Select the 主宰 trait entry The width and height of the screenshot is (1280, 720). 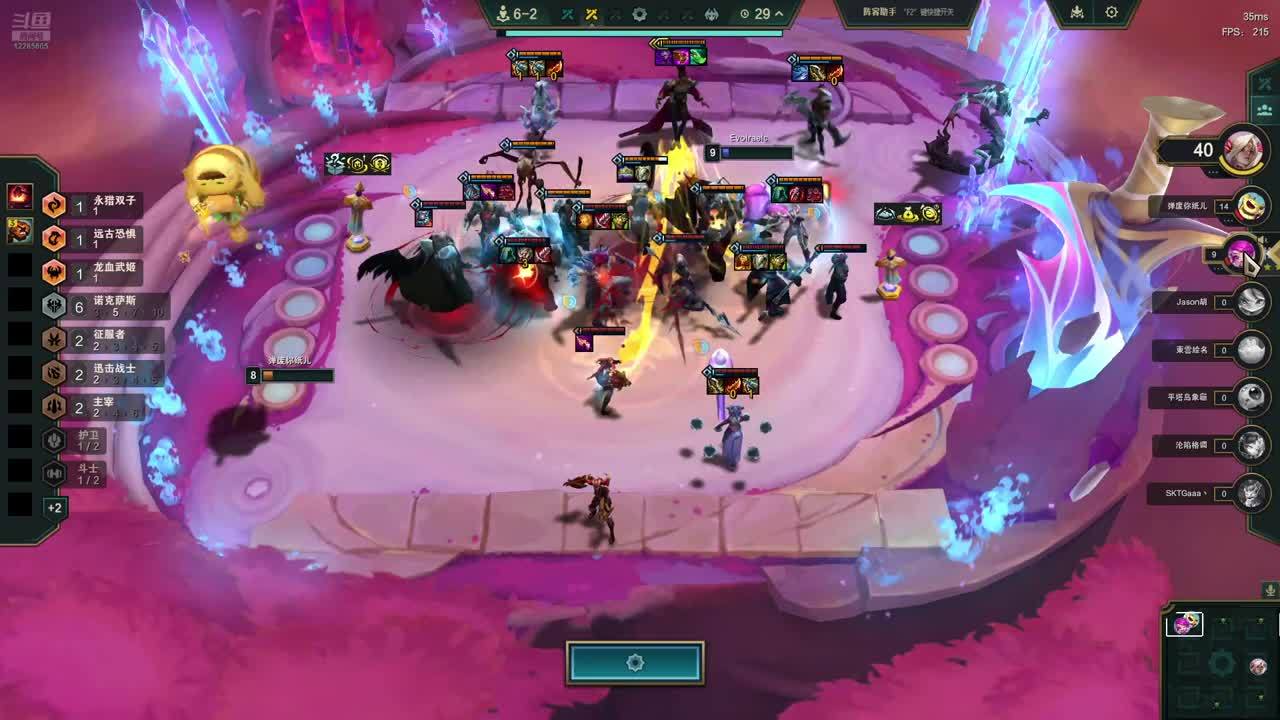[x=100, y=407]
